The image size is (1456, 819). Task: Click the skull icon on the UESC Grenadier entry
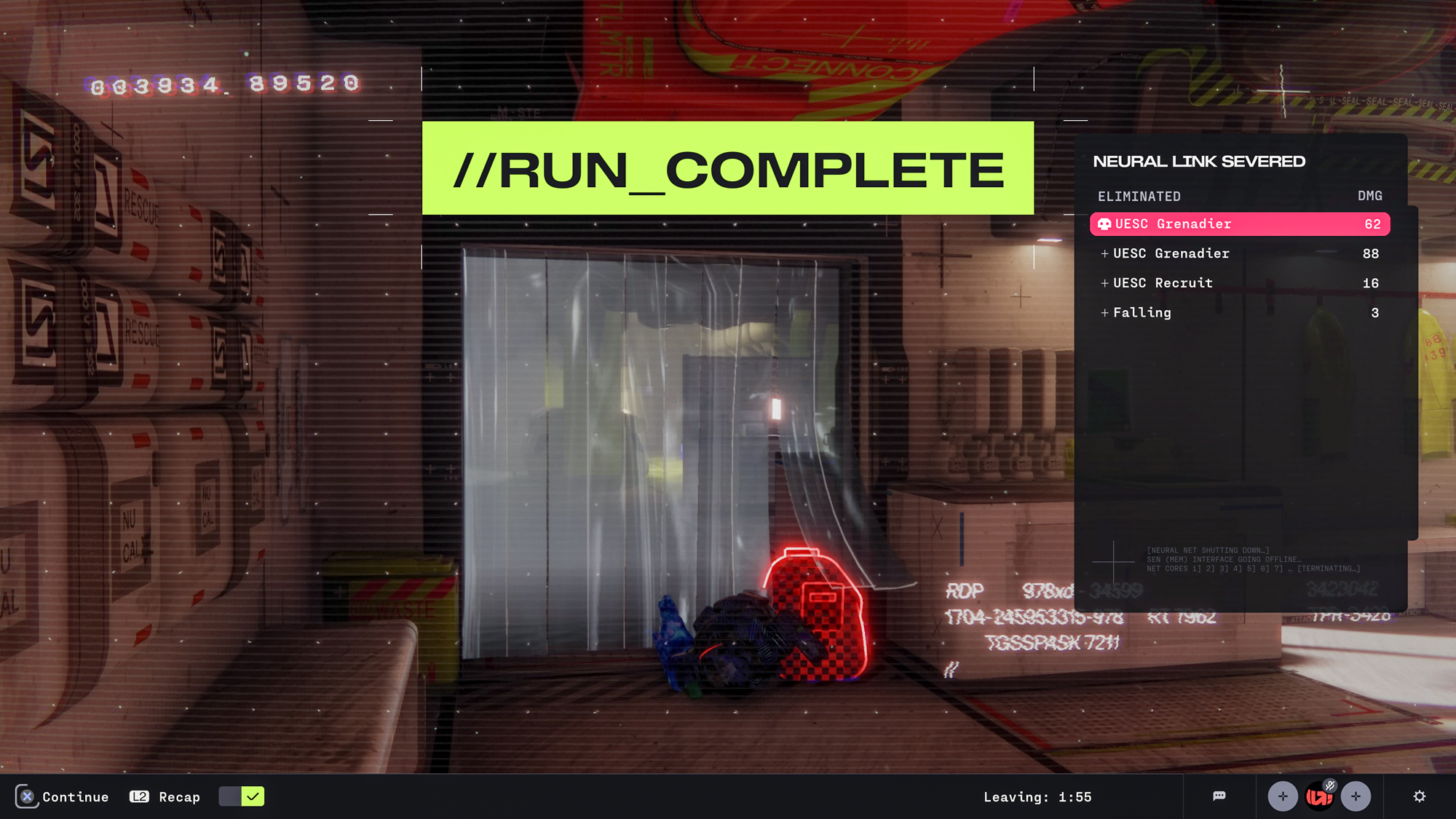[1104, 223]
